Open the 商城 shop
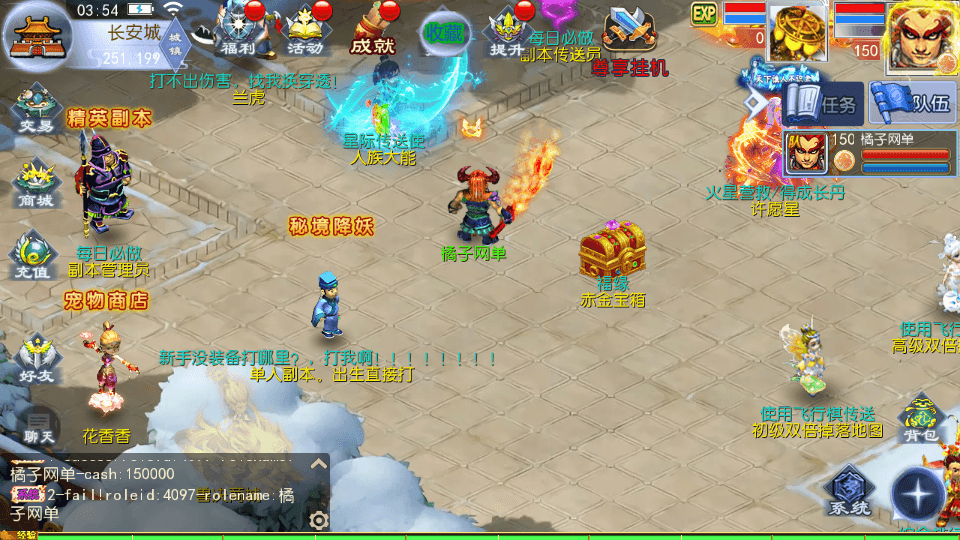The image size is (960, 540). tap(35, 182)
